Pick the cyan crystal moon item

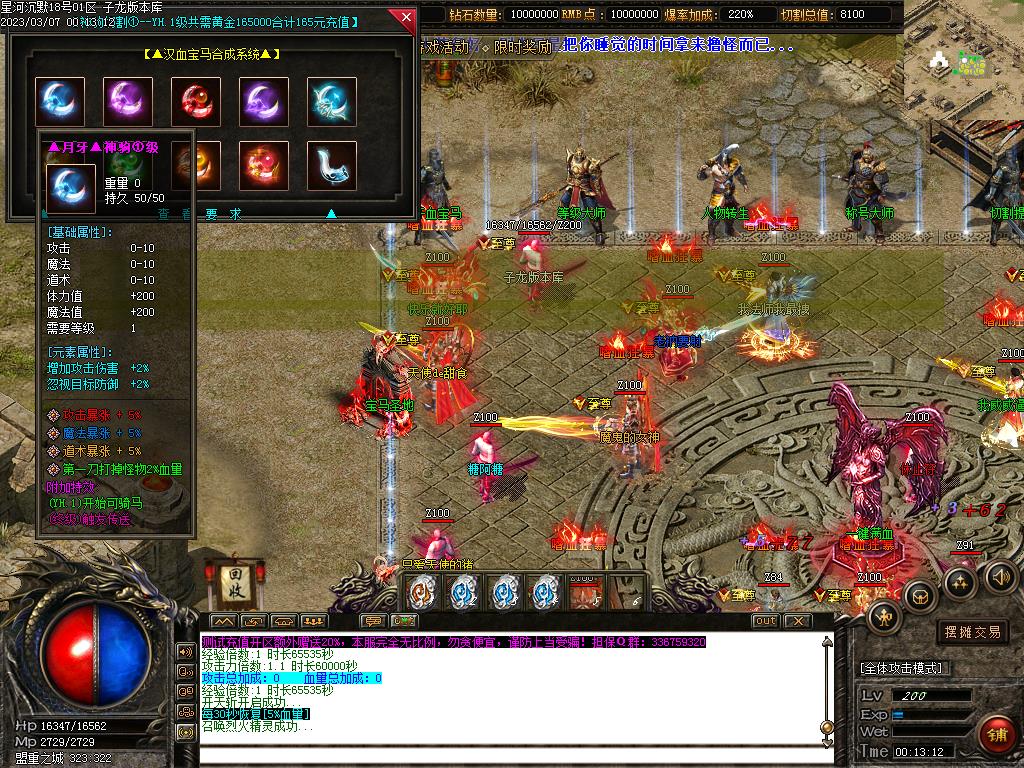pos(331,102)
